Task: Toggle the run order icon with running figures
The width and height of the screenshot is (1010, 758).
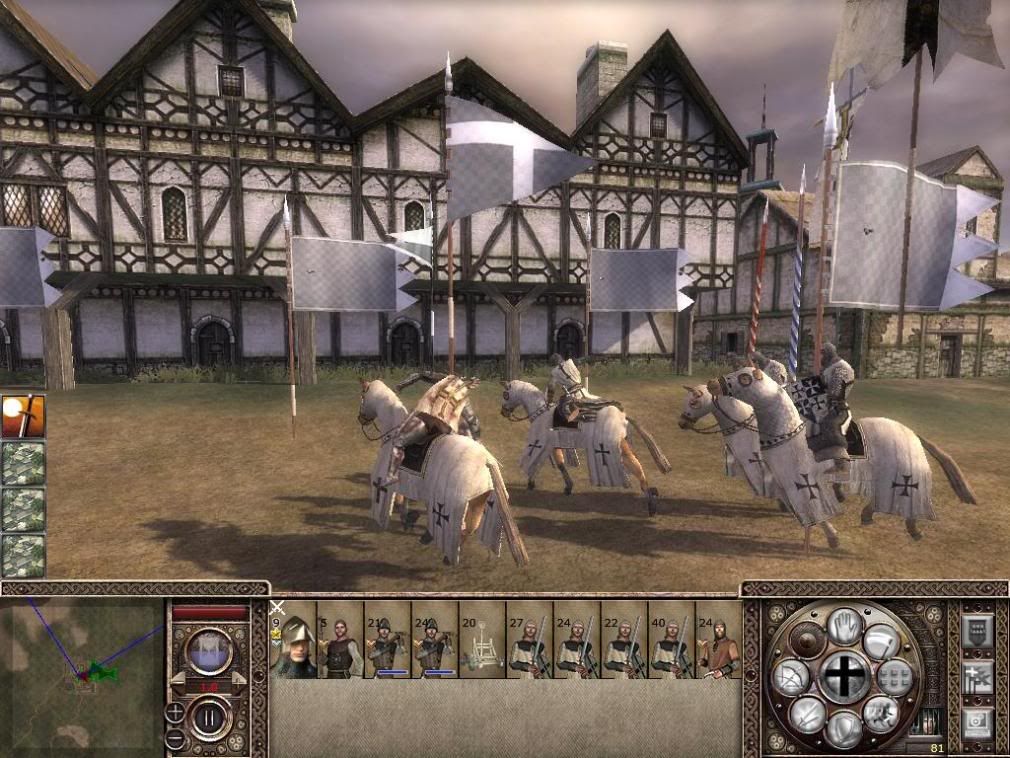Action: (881, 714)
